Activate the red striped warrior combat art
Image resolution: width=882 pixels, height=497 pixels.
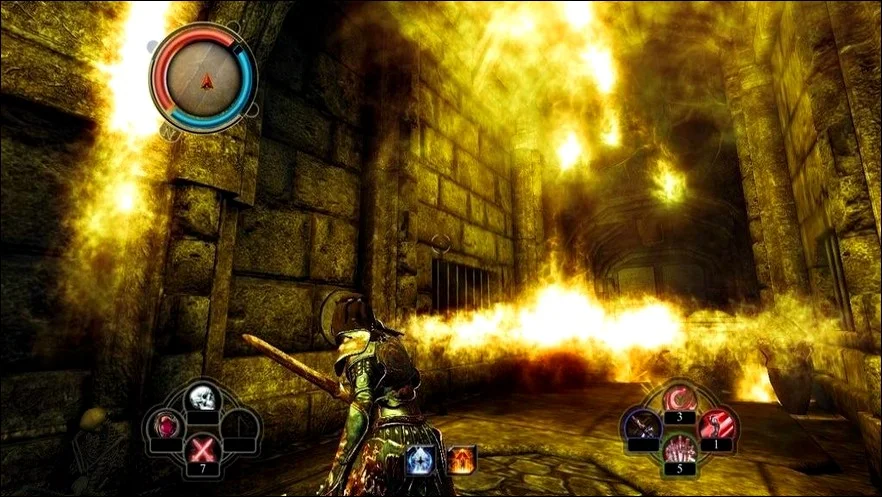[x=716, y=424]
